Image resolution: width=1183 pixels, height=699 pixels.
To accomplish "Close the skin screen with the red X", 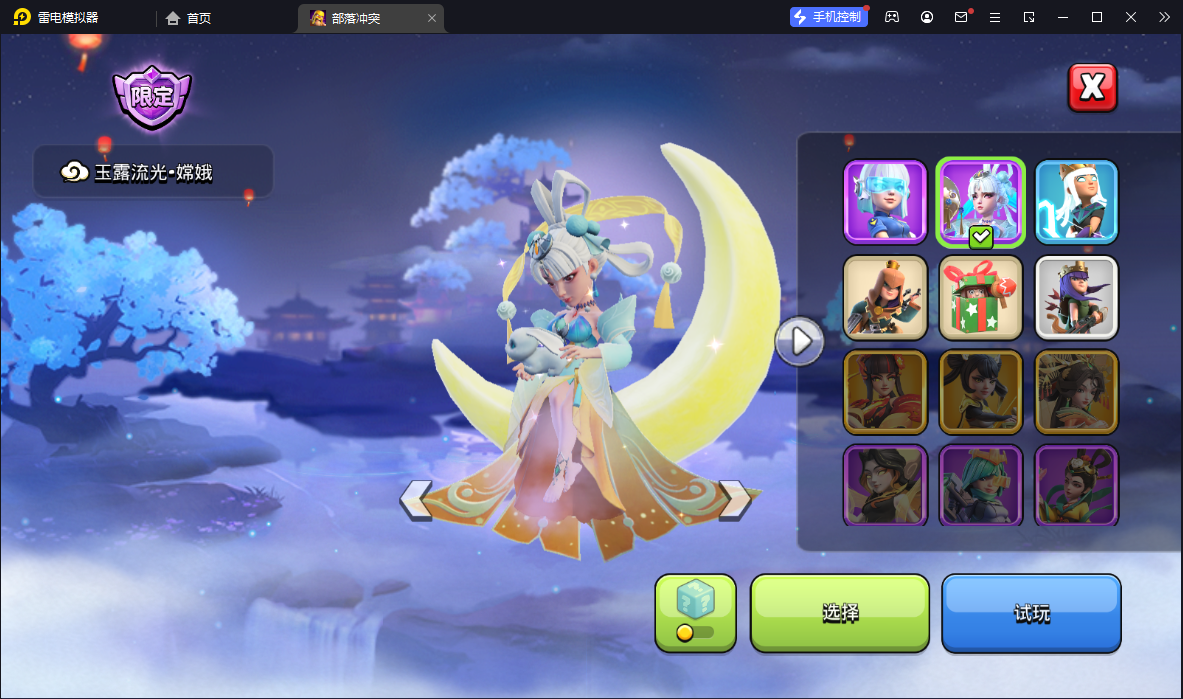I will point(1092,88).
